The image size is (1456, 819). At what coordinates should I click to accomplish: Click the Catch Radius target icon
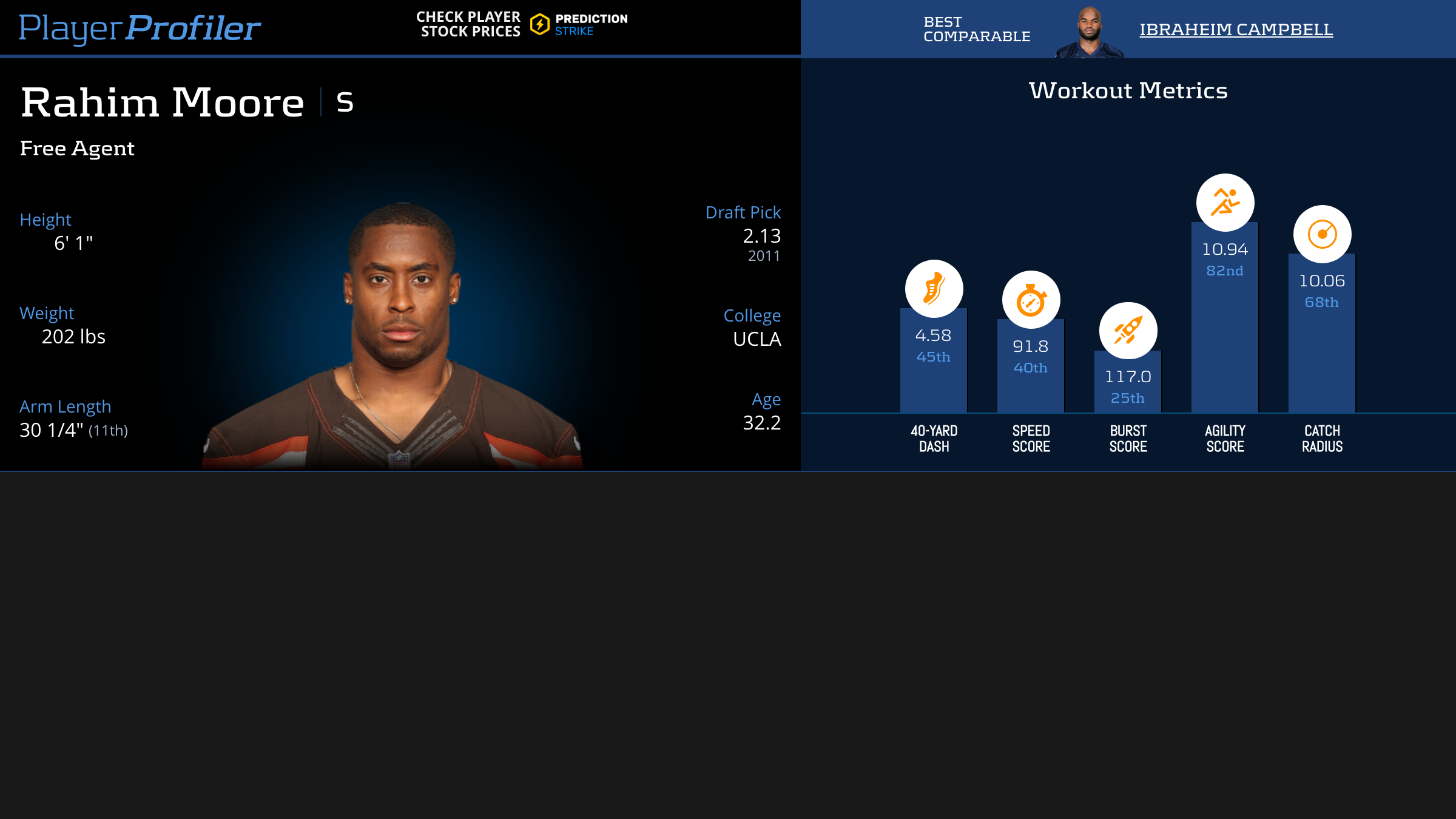point(1322,234)
